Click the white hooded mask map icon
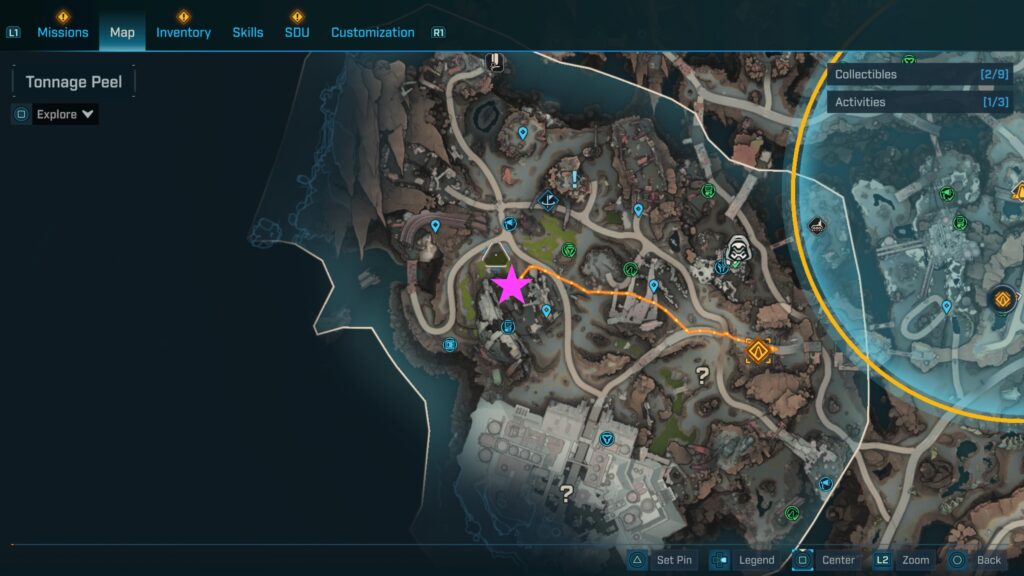Image resolution: width=1024 pixels, height=576 pixels. 739,249
